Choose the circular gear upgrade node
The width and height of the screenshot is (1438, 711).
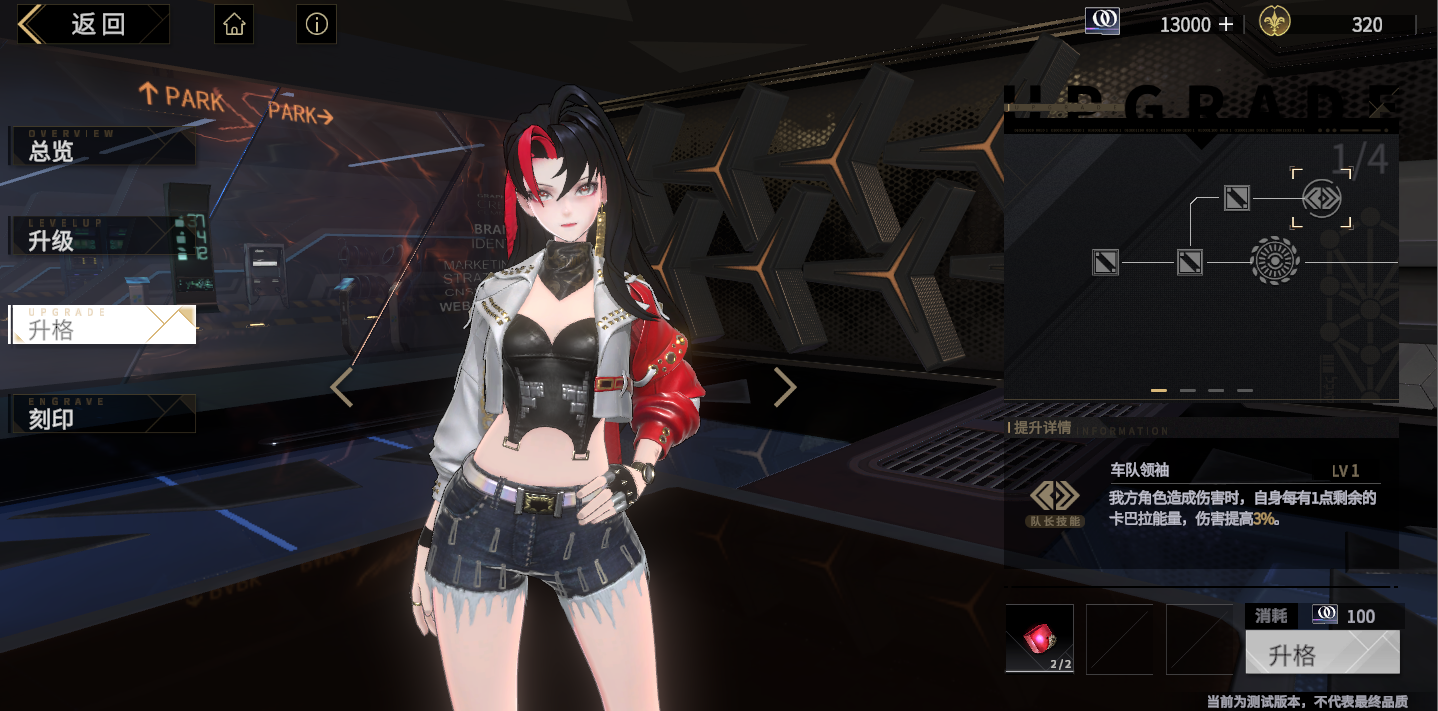pos(1275,262)
